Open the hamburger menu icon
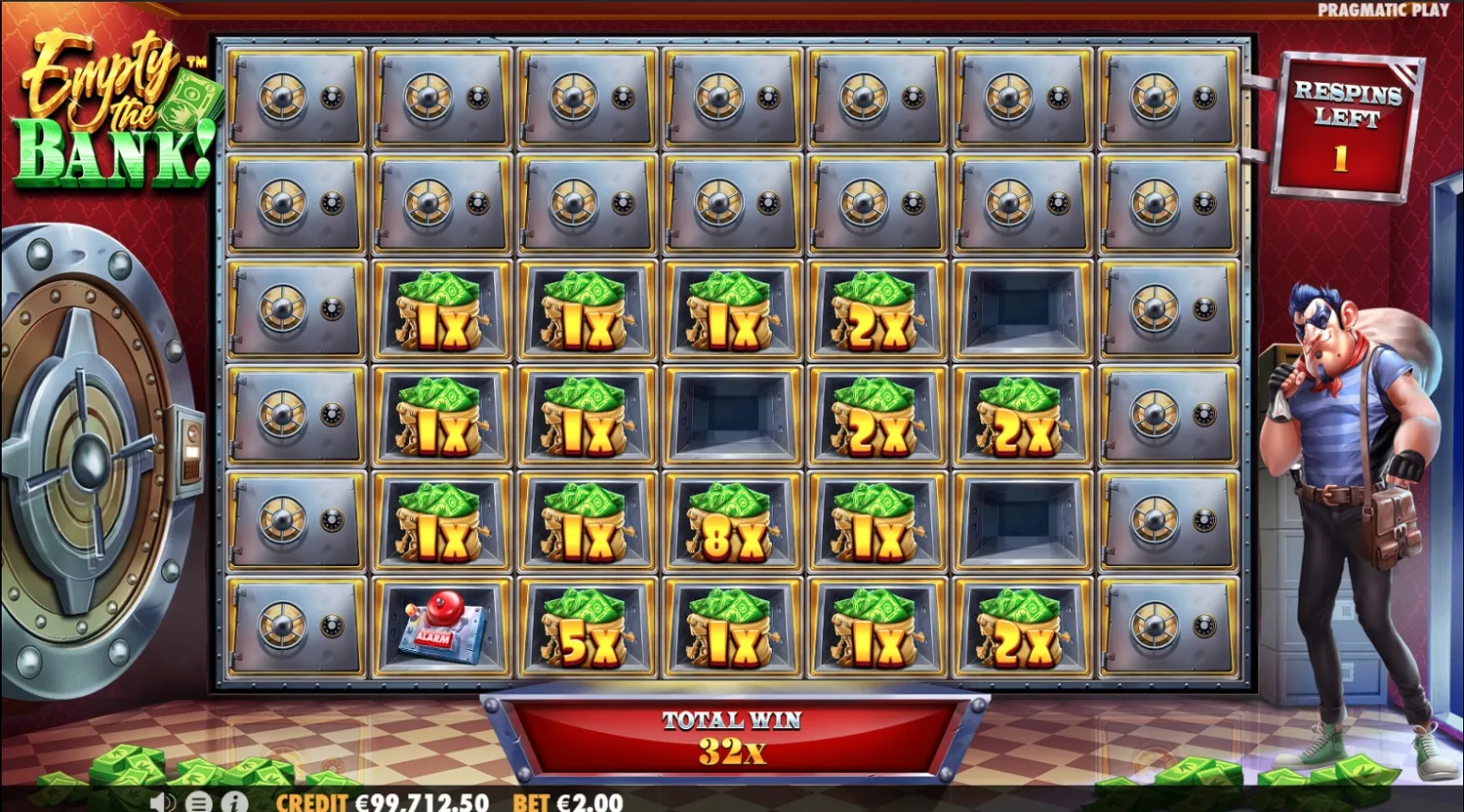The height and width of the screenshot is (812, 1464). point(198,803)
